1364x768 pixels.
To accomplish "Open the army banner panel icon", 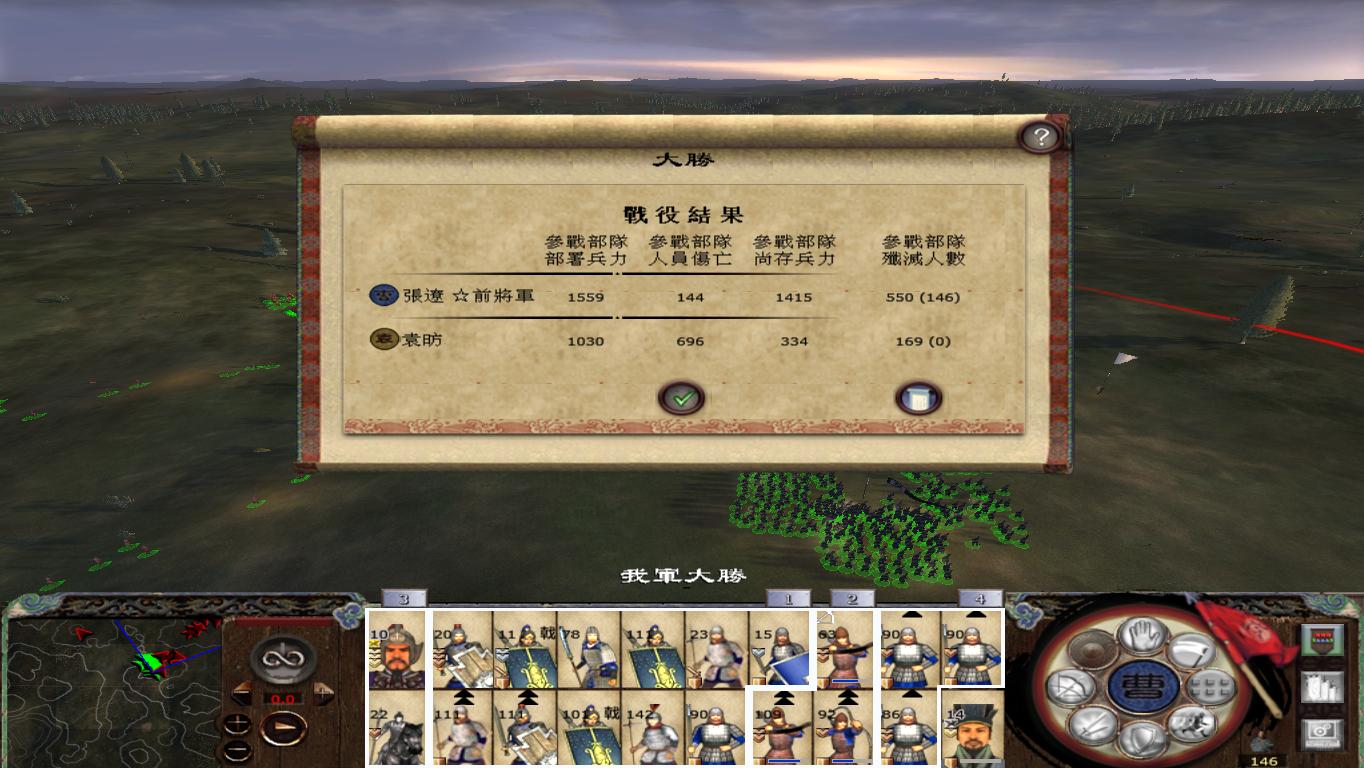I will [1322, 638].
